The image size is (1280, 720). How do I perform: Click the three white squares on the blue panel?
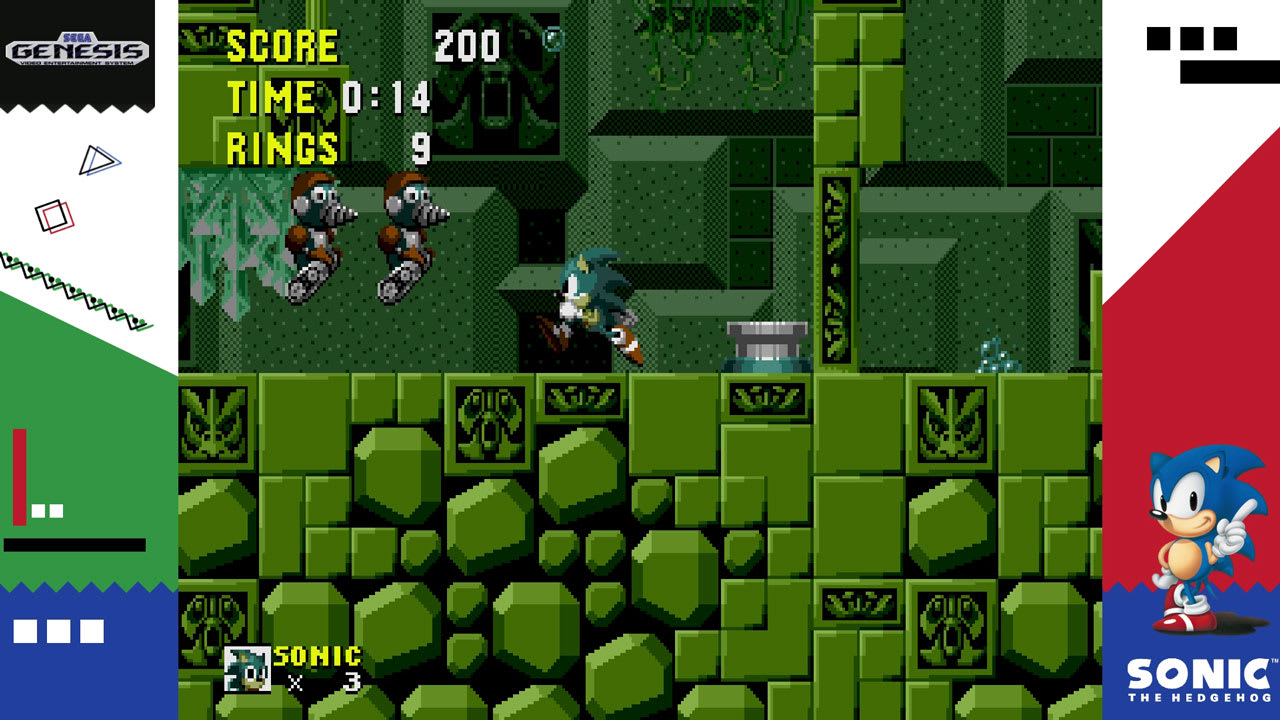[60, 630]
